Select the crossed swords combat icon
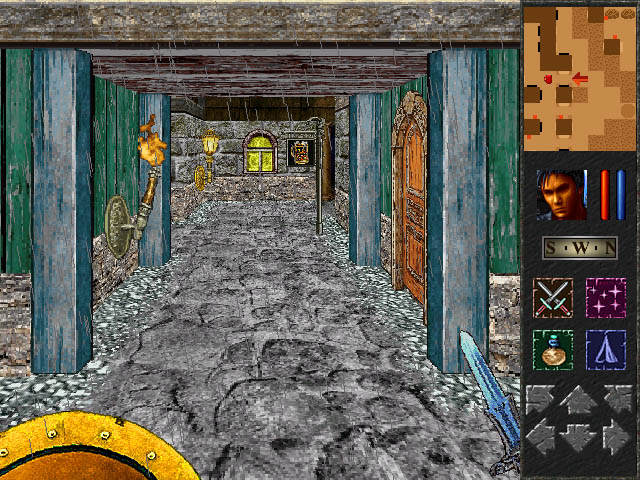This screenshot has width=640, height=480. click(x=552, y=299)
